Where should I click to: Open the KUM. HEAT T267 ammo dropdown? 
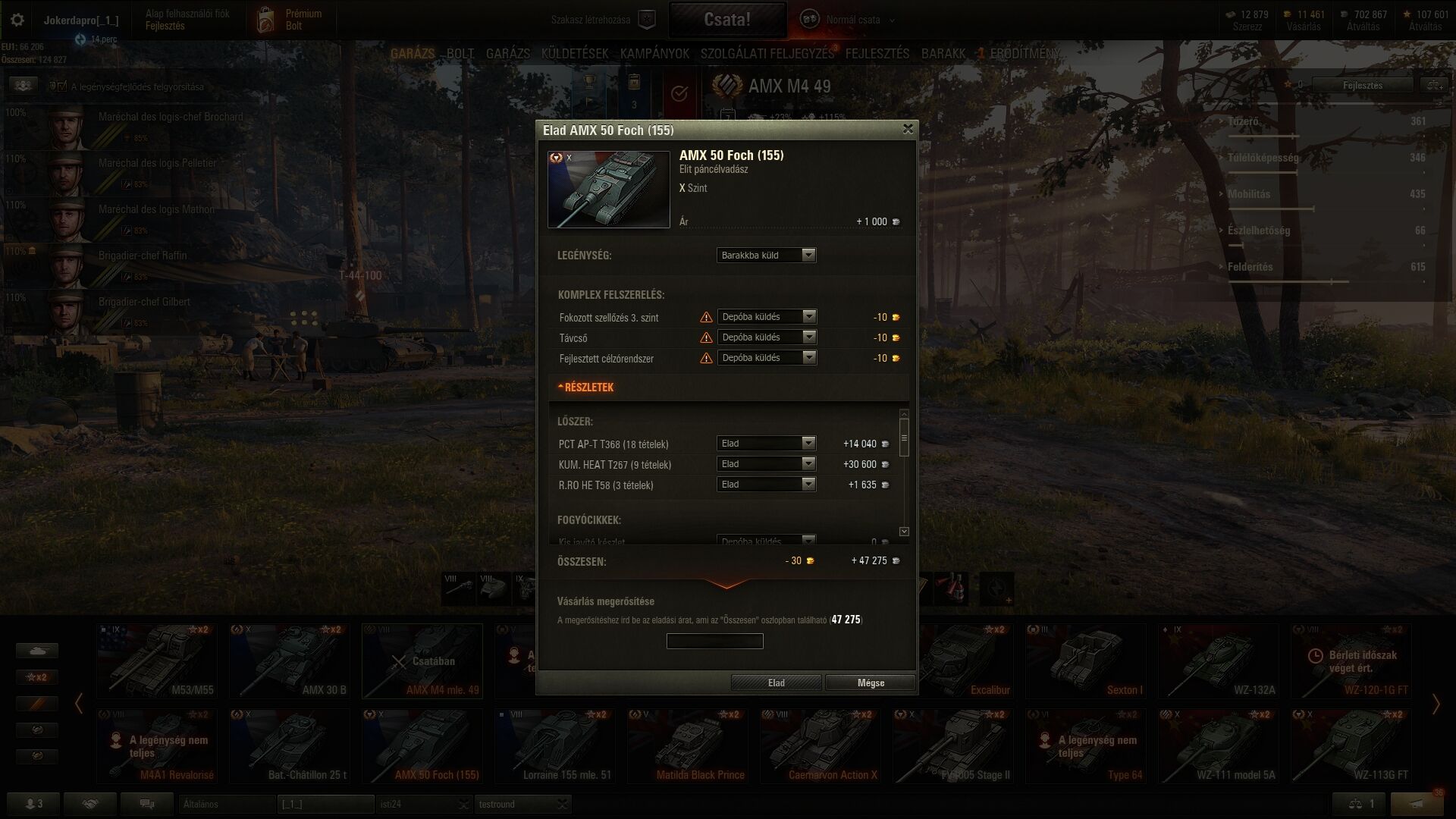pos(766,464)
